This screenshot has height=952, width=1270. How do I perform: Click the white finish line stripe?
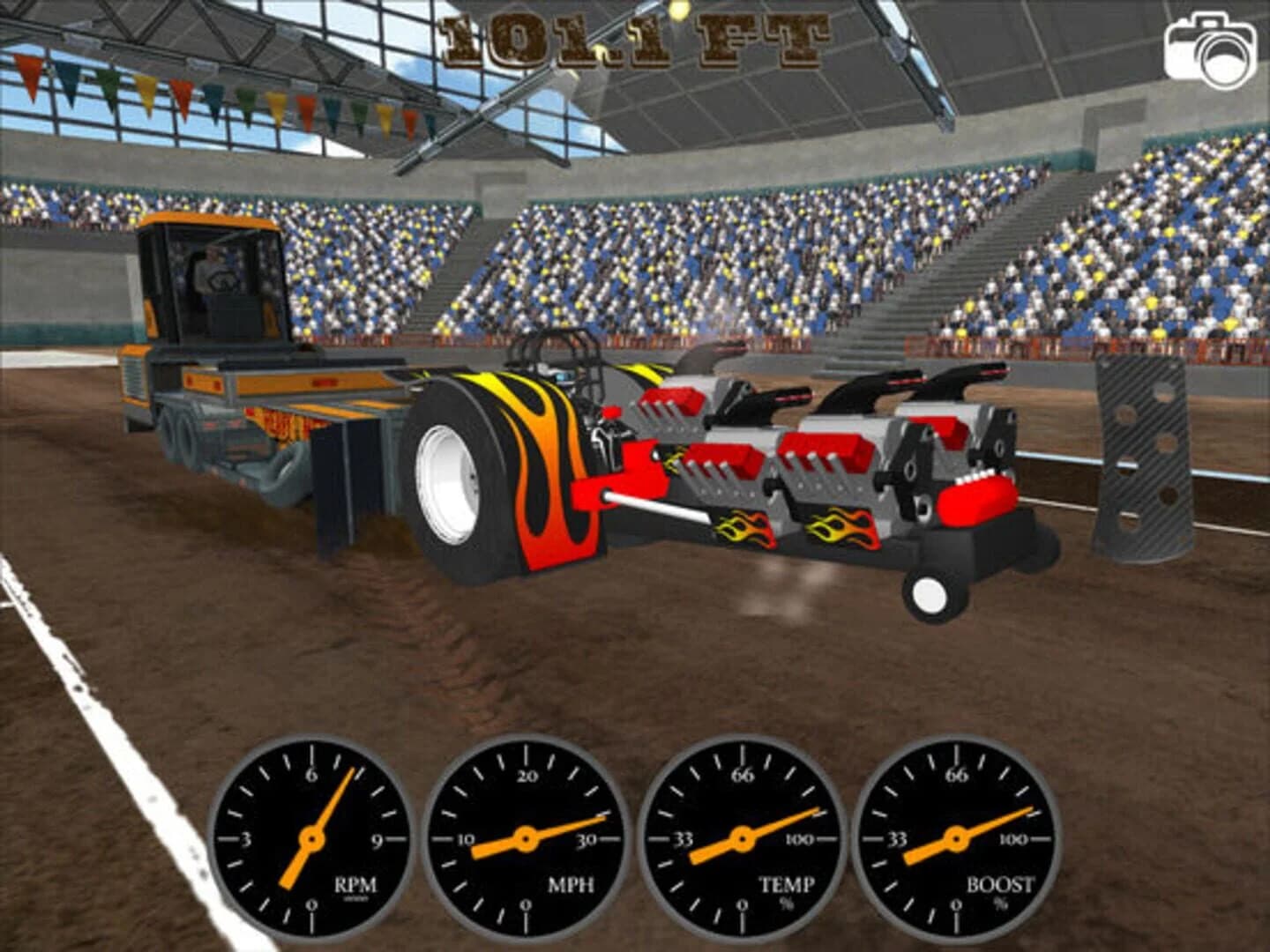pyautogui.click(x=75, y=688)
